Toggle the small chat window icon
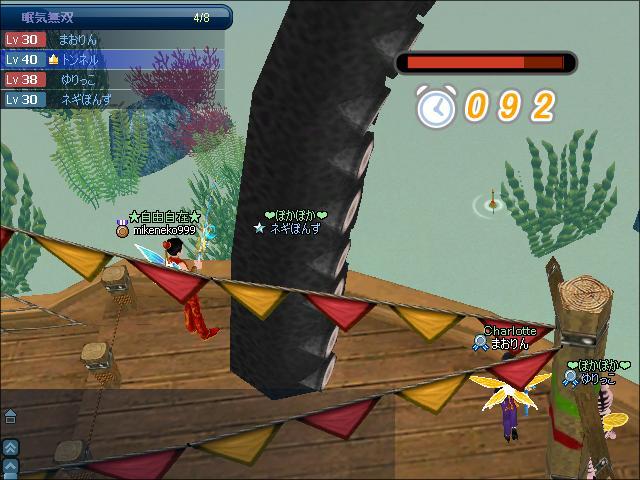 10,416
